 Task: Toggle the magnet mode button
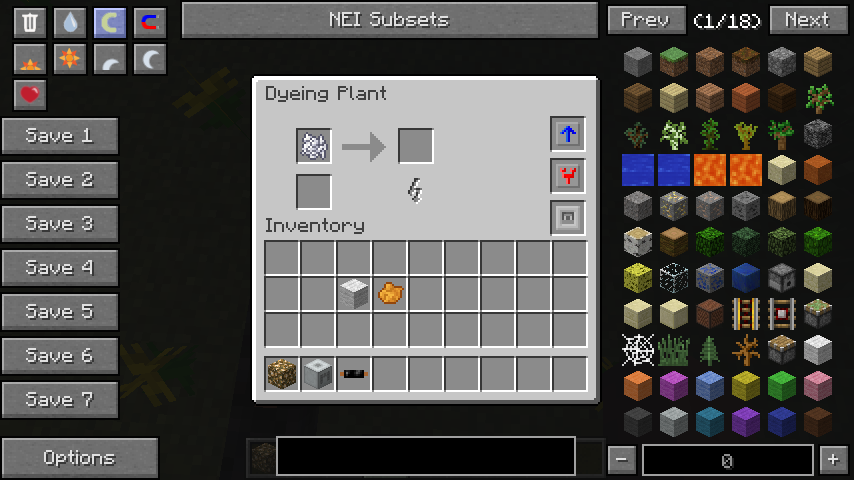point(149,22)
